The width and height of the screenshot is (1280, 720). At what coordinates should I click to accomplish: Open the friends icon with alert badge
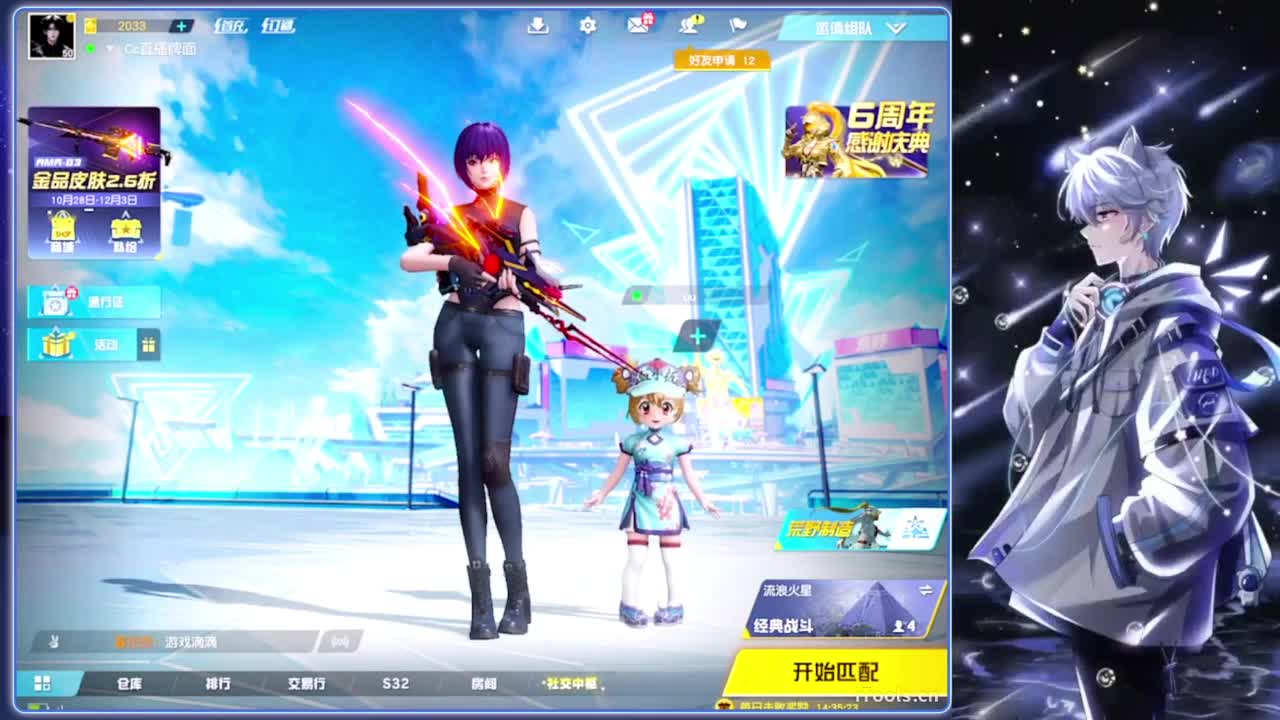pos(688,26)
